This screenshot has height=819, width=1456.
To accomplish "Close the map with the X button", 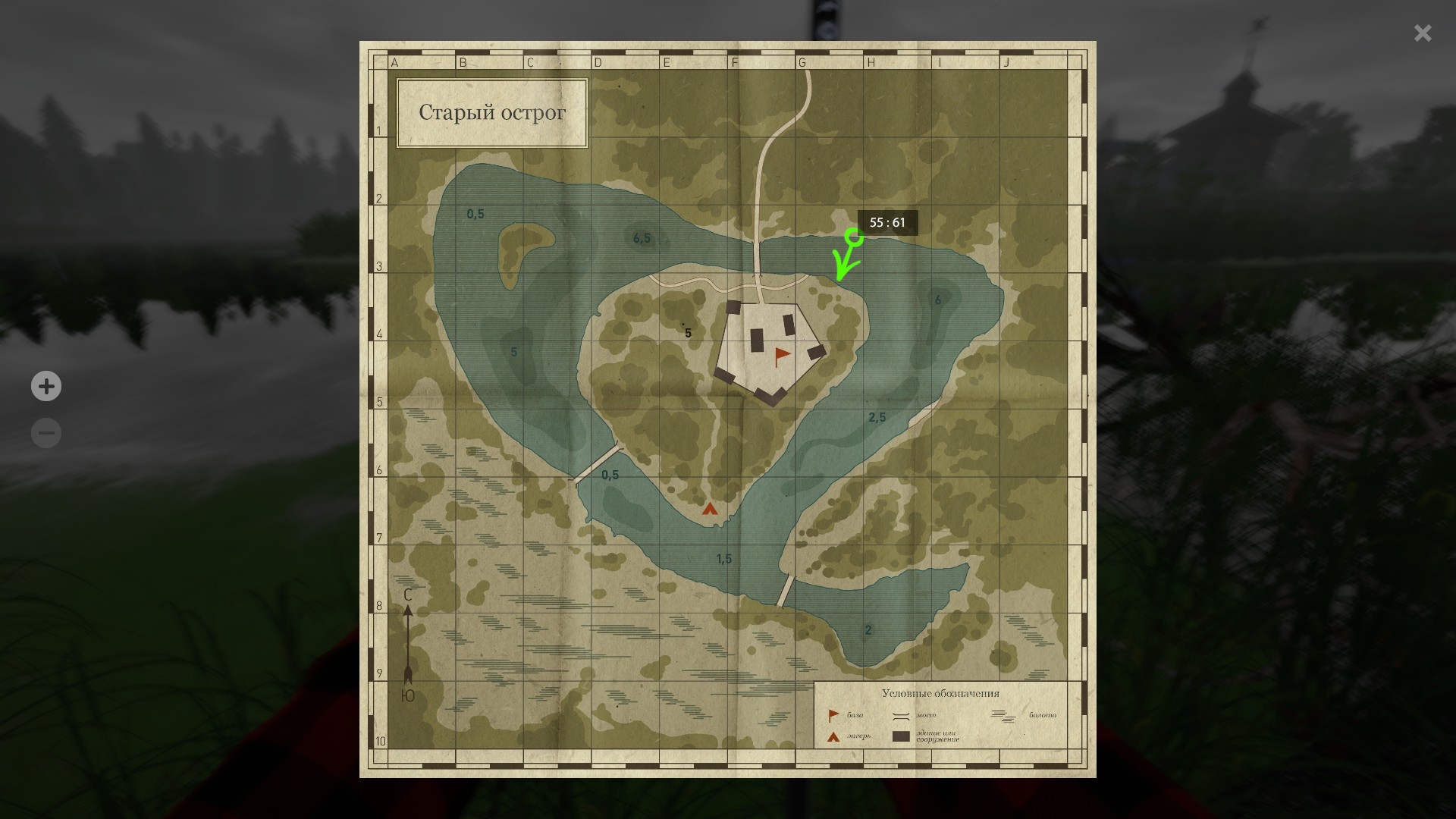I will [x=1423, y=33].
